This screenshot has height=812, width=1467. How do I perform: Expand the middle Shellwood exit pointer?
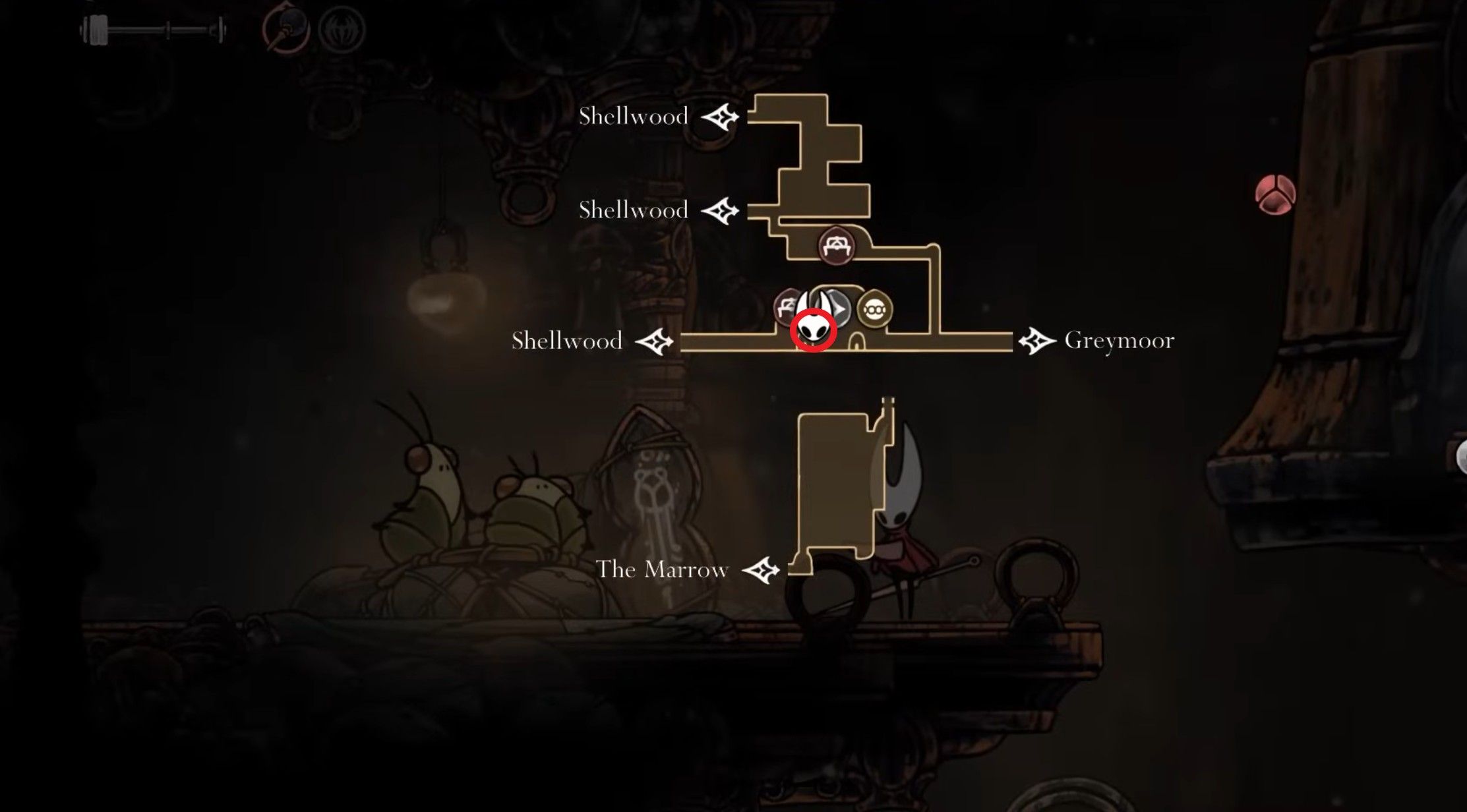pyautogui.click(x=720, y=212)
